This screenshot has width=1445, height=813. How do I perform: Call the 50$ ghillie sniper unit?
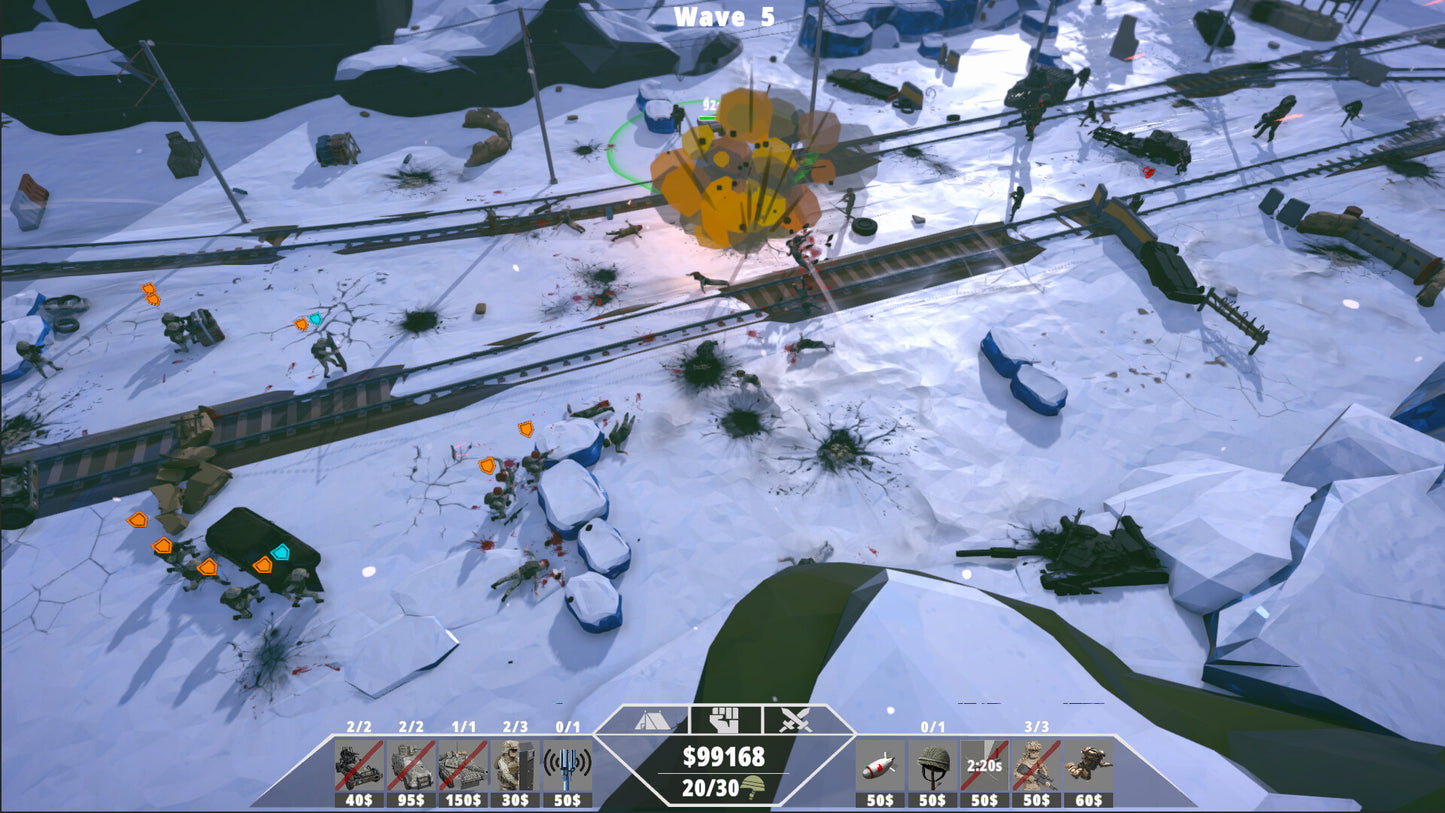[x=1037, y=766]
